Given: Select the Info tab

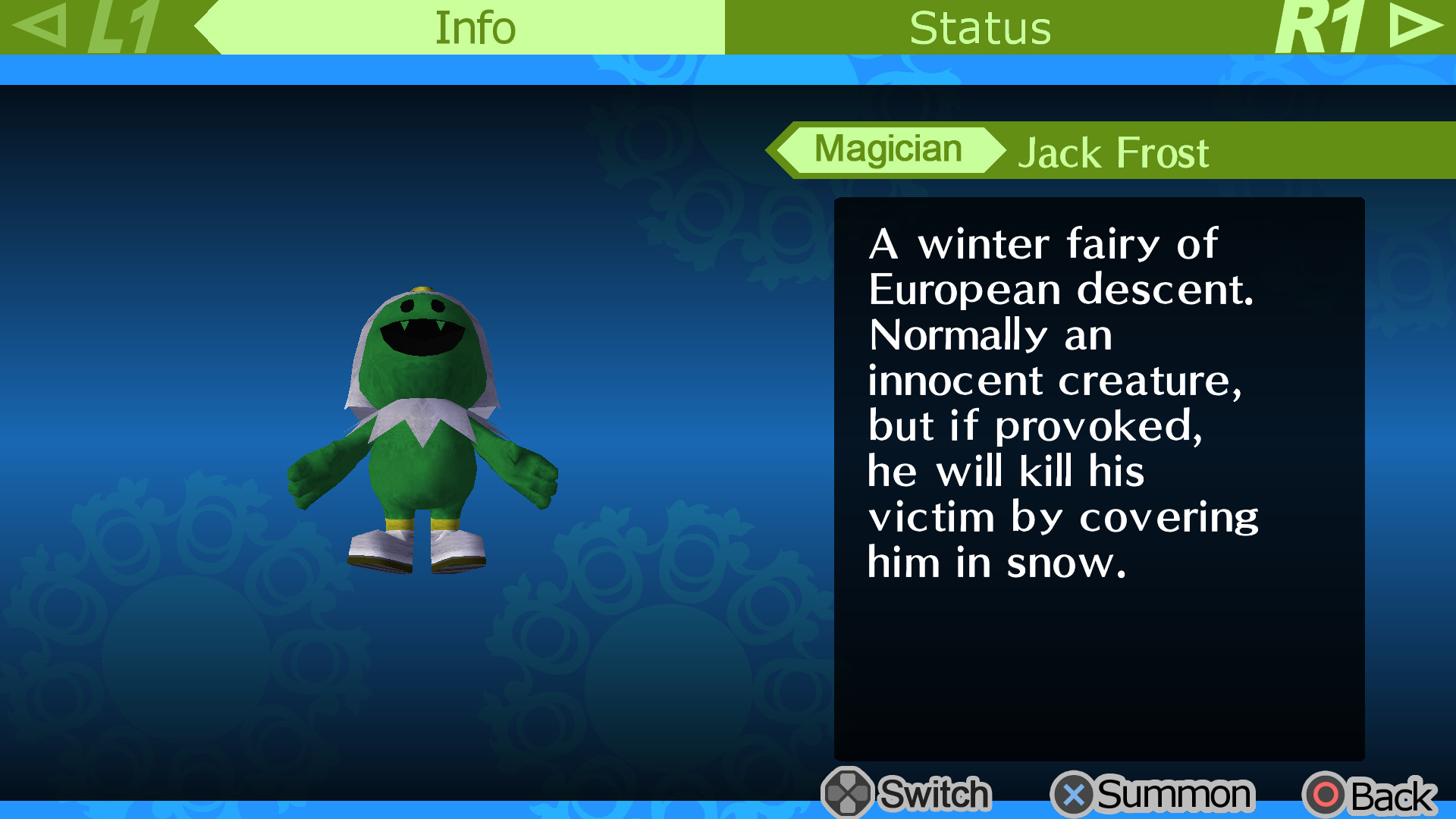Looking at the screenshot, I should 472,27.
